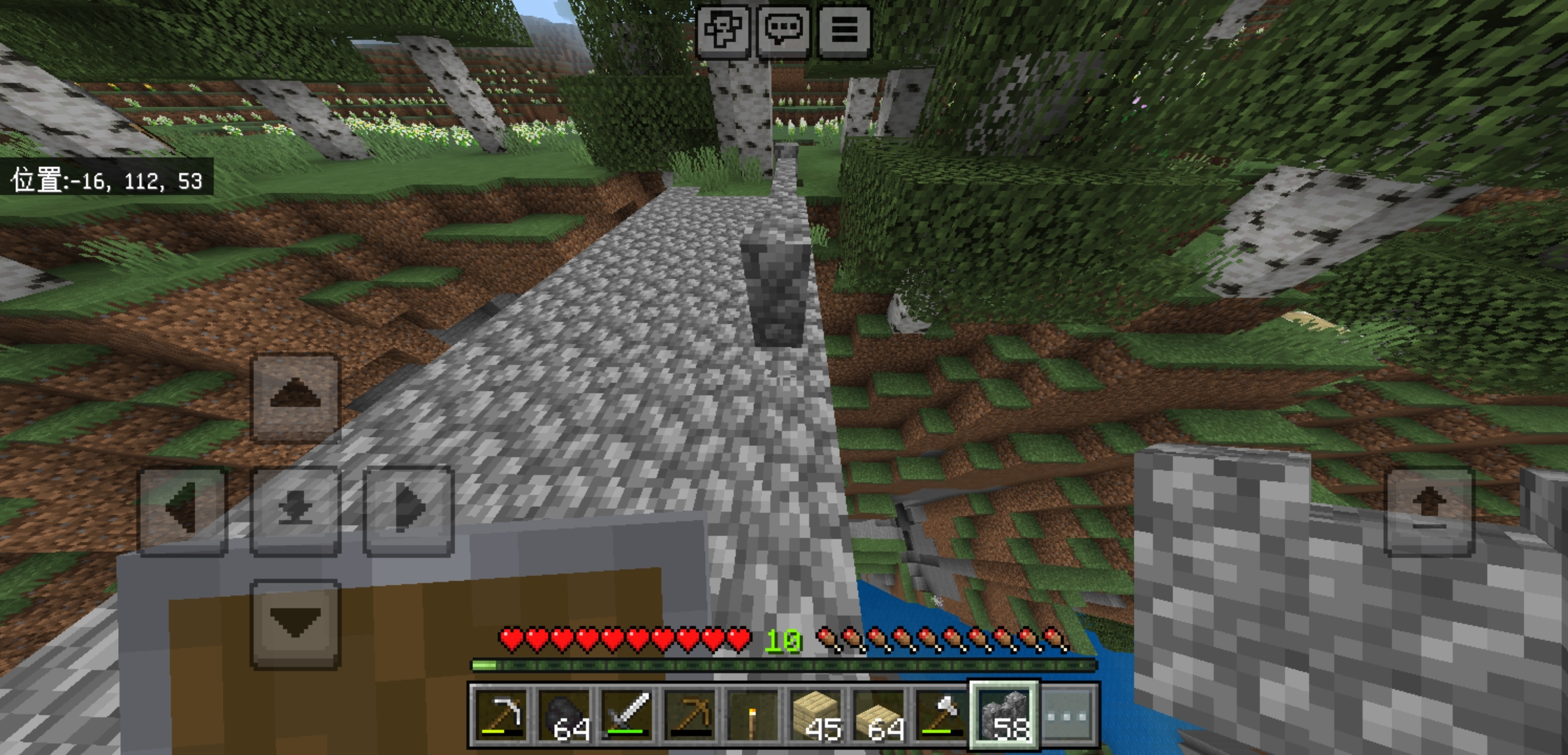Select the cobblestone stack of 58
1568x755 pixels.
[x=1004, y=715]
